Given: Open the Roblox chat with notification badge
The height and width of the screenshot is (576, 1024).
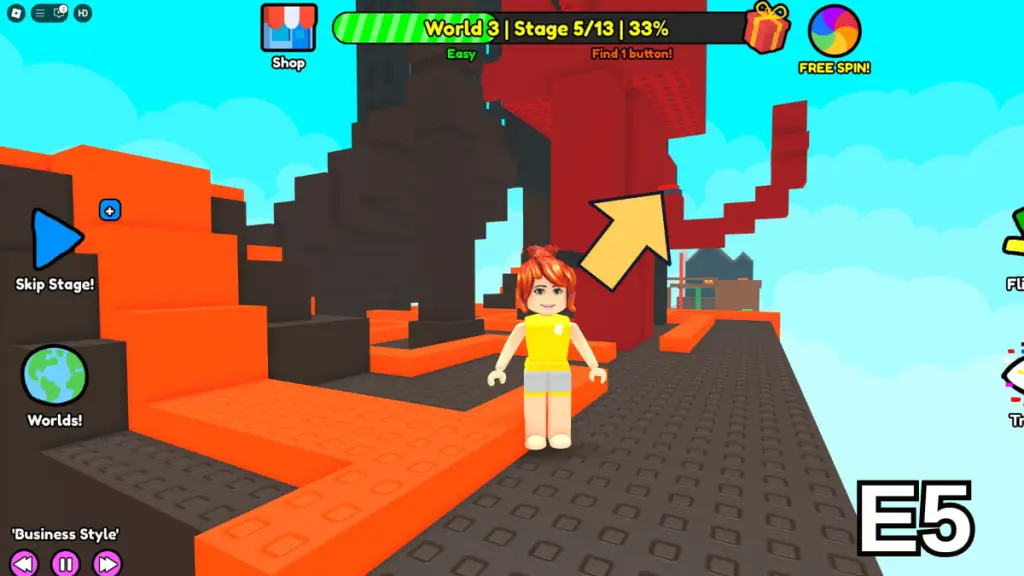Looking at the screenshot, I should pyautogui.click(x=60, y=13).
